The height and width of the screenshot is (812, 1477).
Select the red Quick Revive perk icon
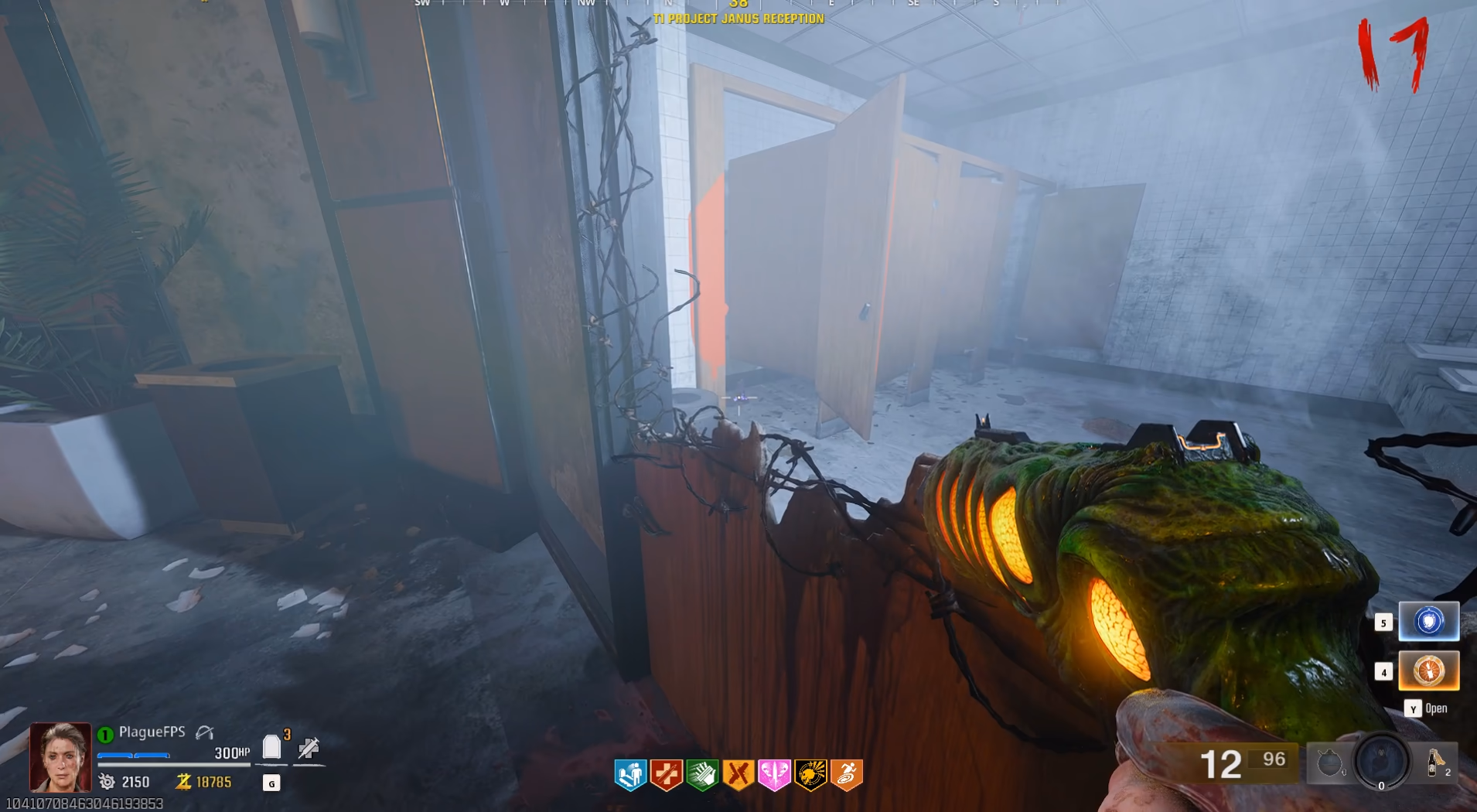(667, 775)
